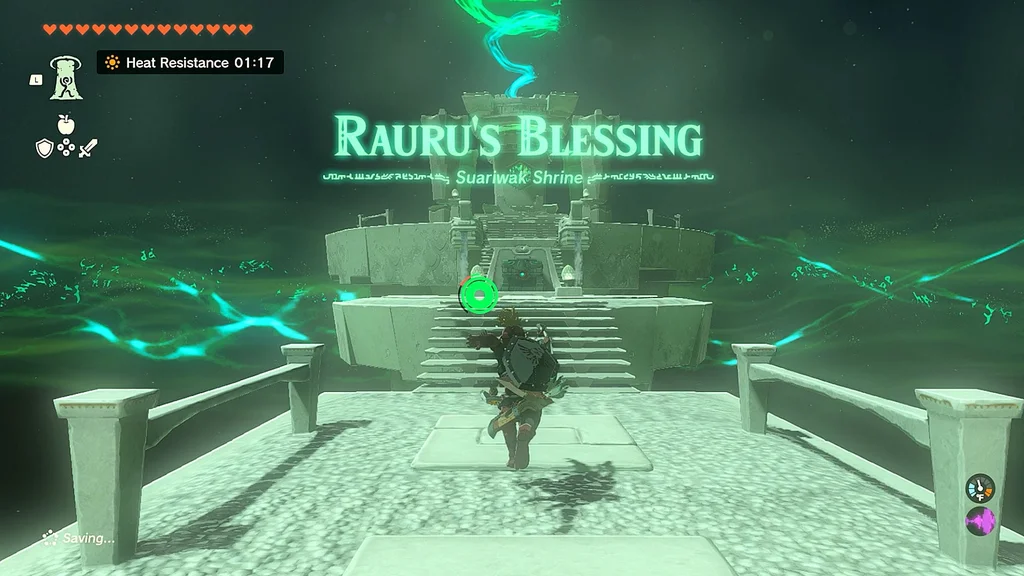This screenshot has width=1024, height=576.
Task: Open the sword weapon quick-select icon
Action: 89,148
